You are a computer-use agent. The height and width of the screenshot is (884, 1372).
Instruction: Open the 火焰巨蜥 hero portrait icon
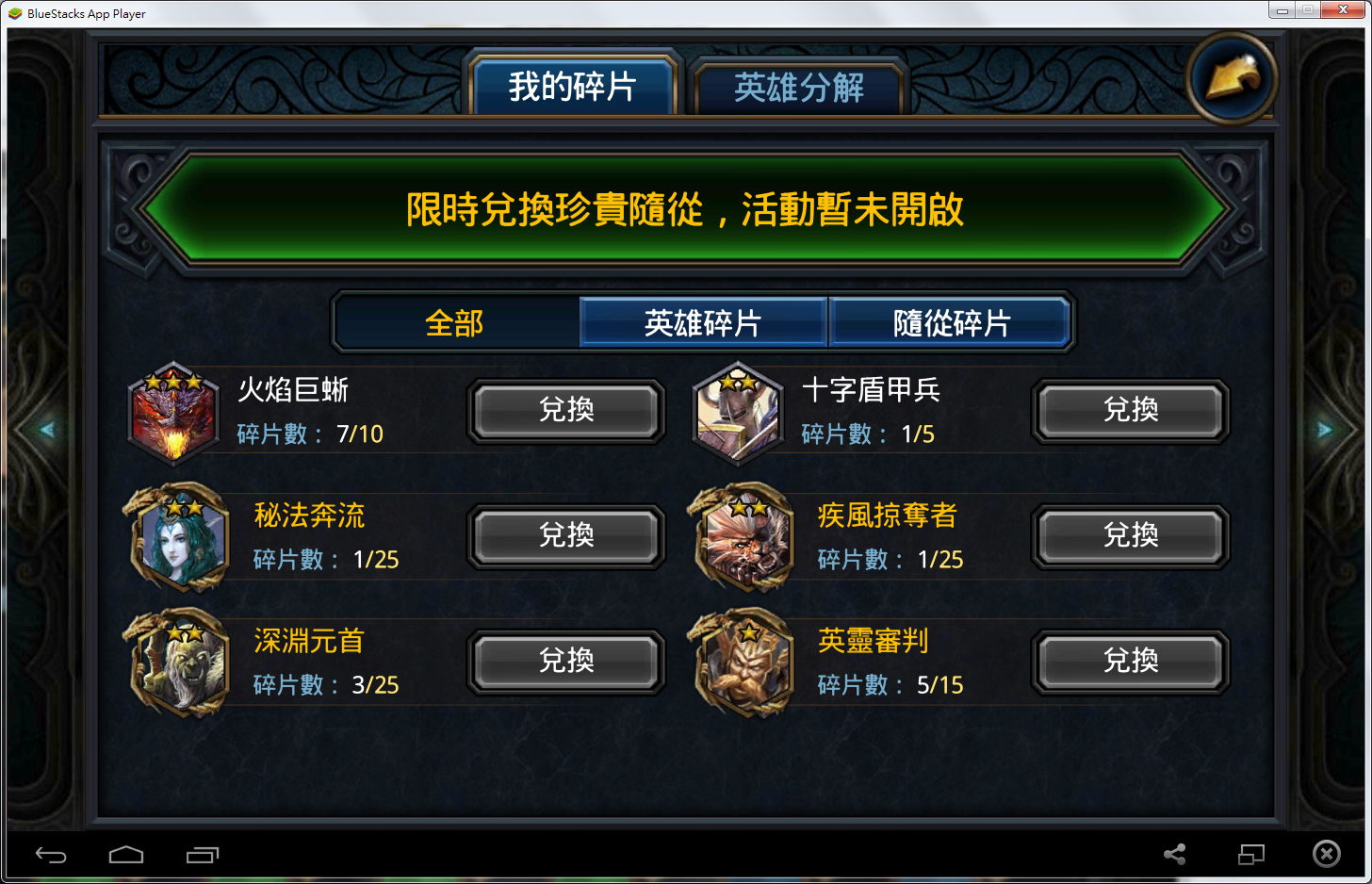pyautogui.click(x=174, y=413)
